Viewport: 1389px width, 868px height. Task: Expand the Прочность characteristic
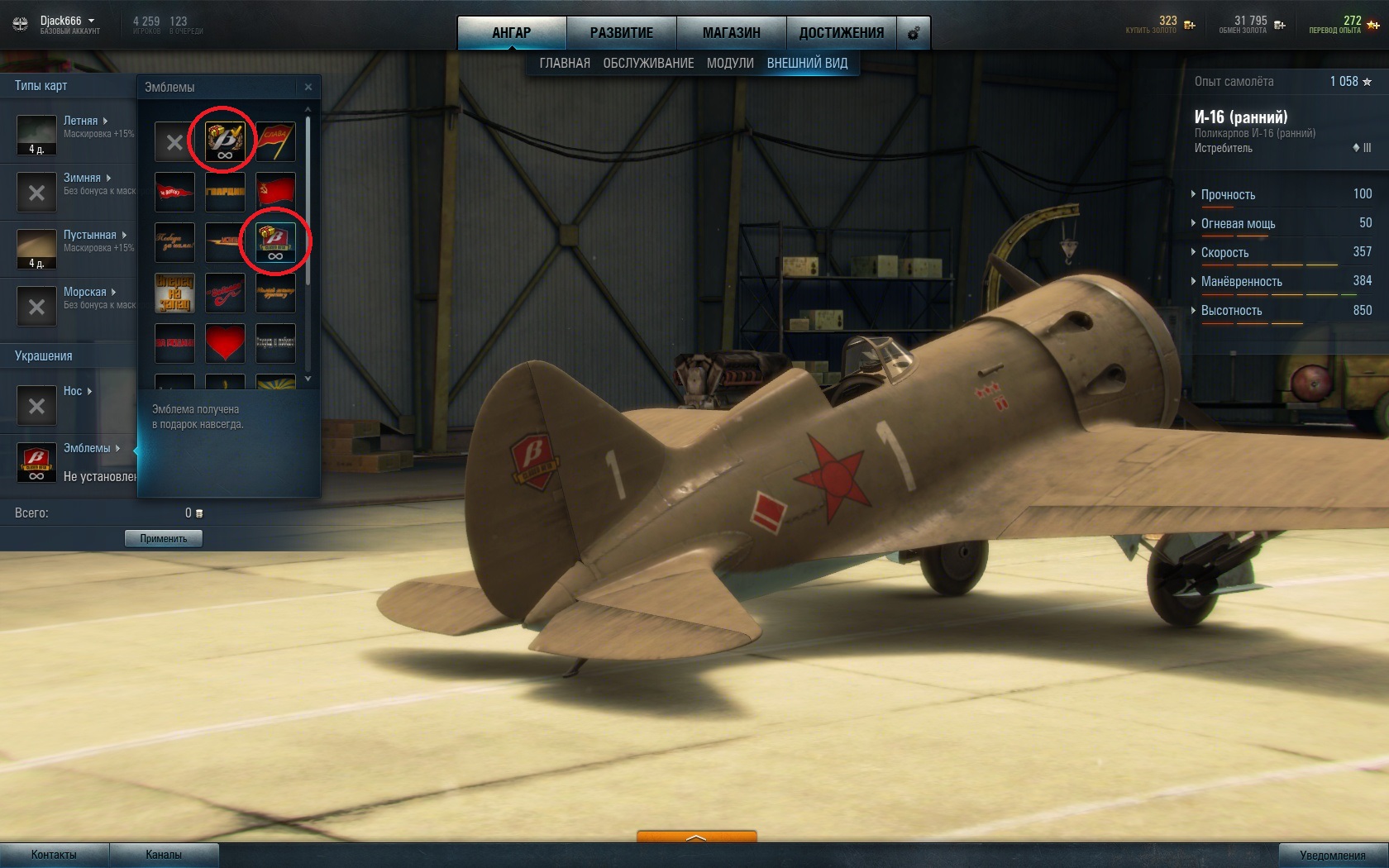coord(1228,195)
